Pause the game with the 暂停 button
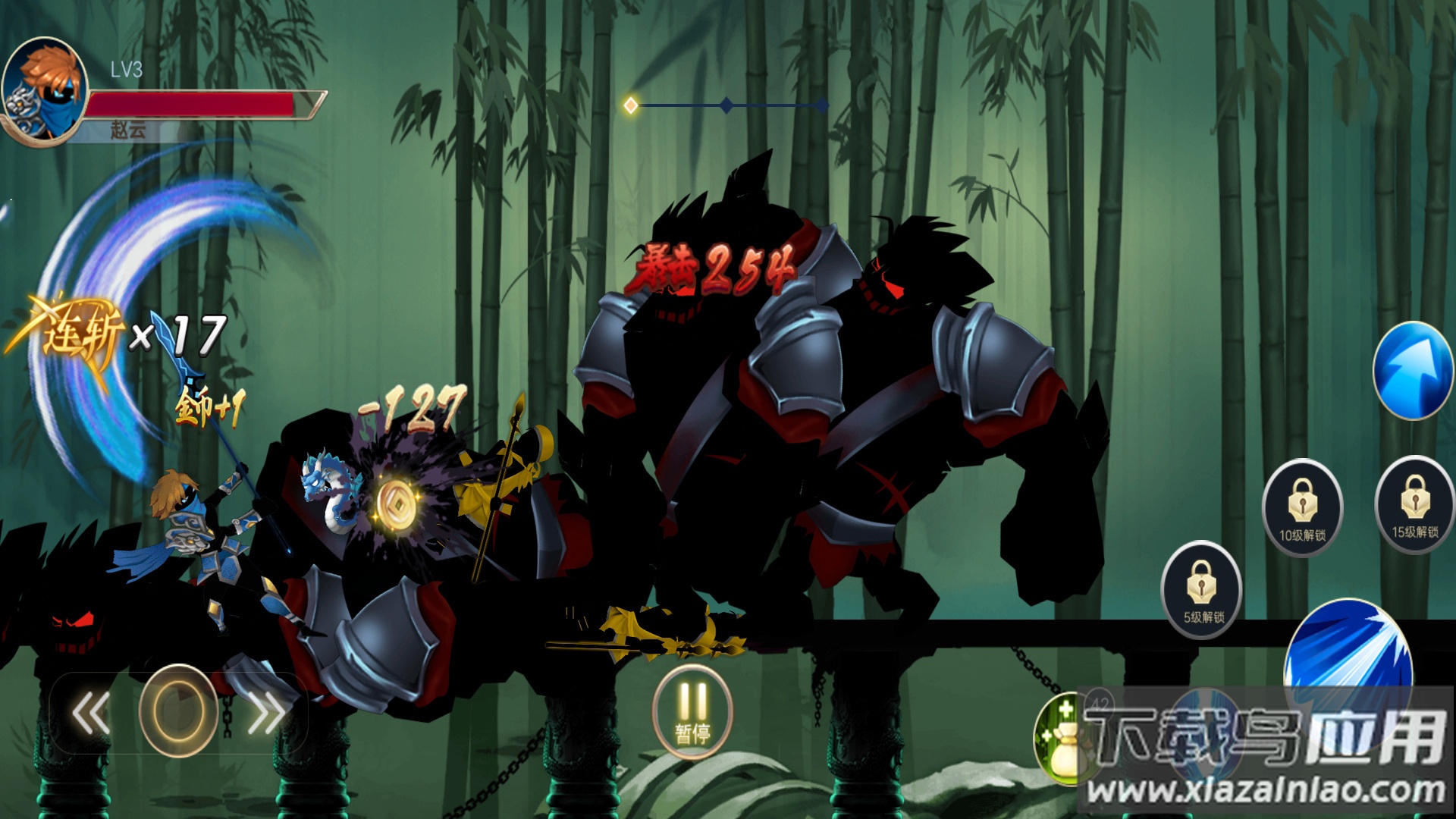 pyautogui.click(x=692, y=712)
